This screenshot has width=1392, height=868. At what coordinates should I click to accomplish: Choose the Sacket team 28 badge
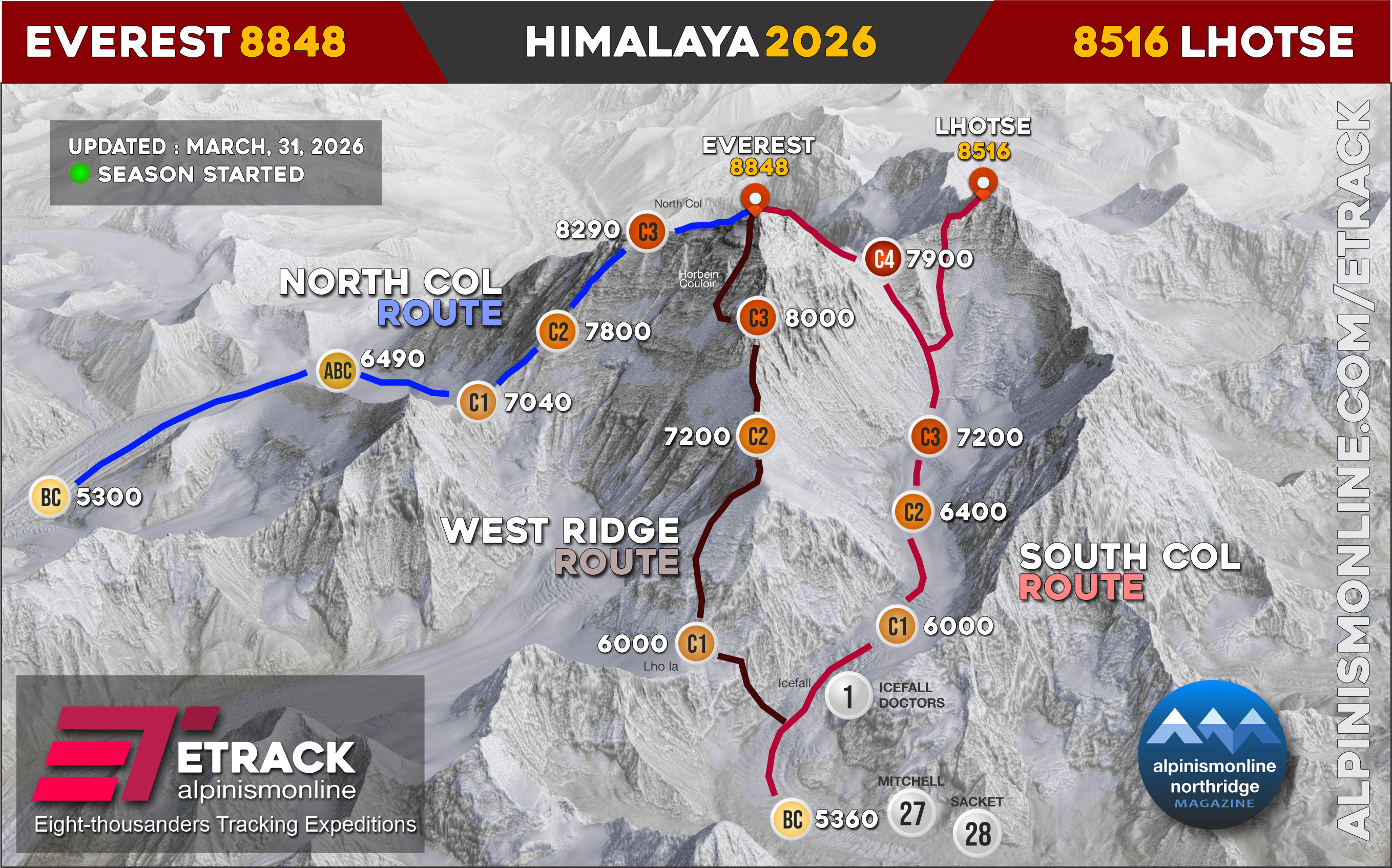point(978,834)
